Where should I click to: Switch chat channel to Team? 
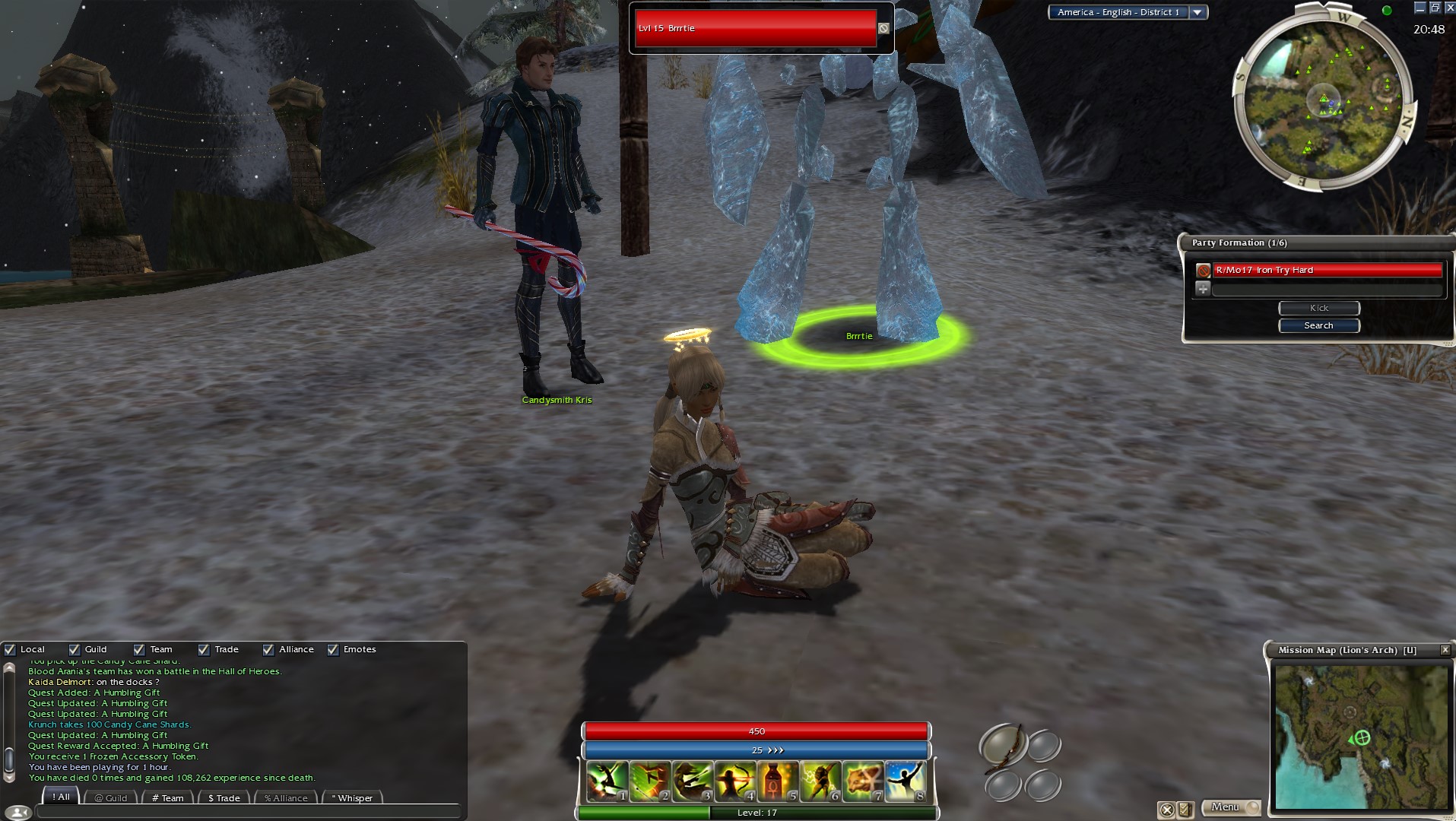coord(167,797)
